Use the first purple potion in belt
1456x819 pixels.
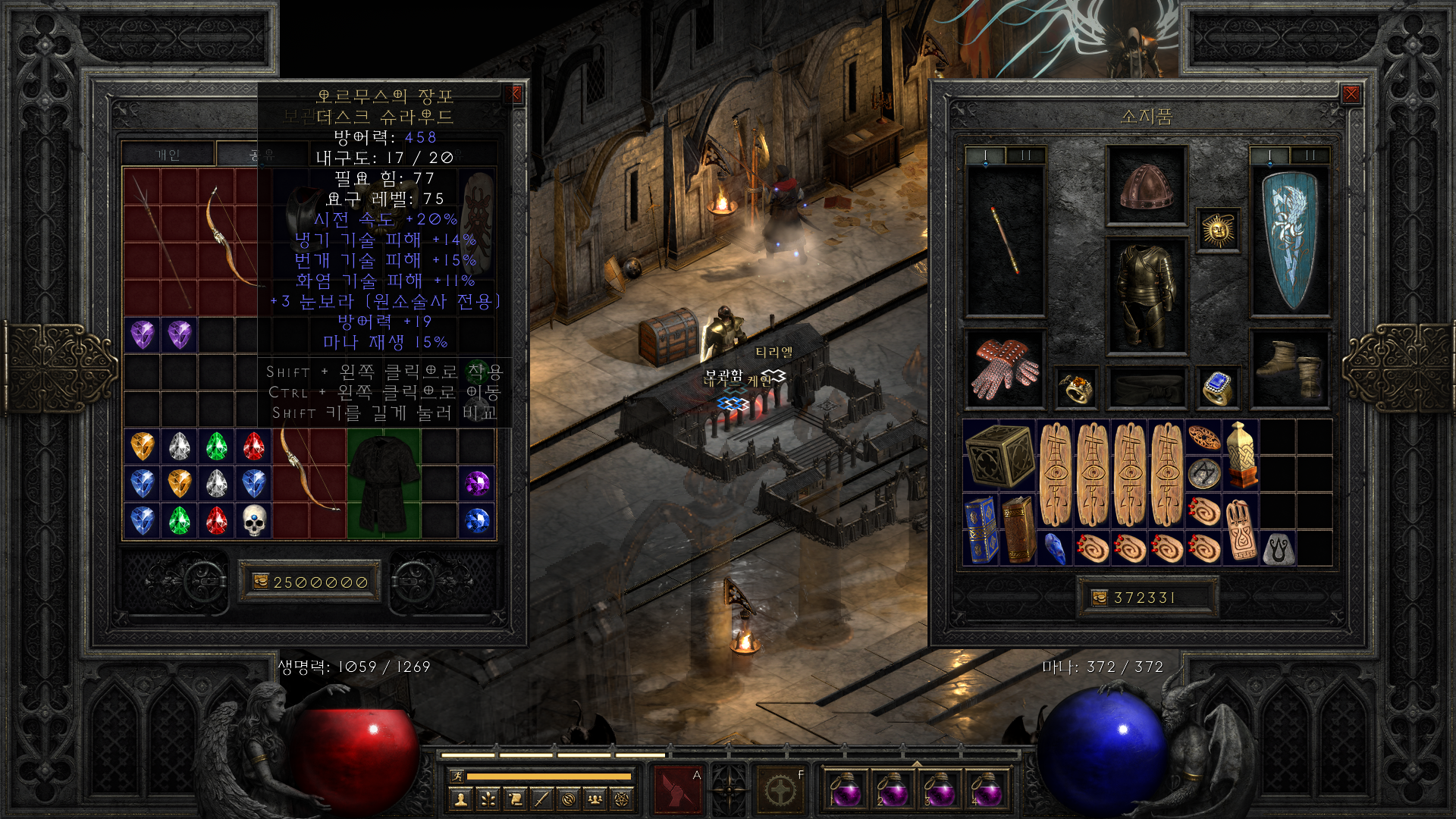click(845, 789)
